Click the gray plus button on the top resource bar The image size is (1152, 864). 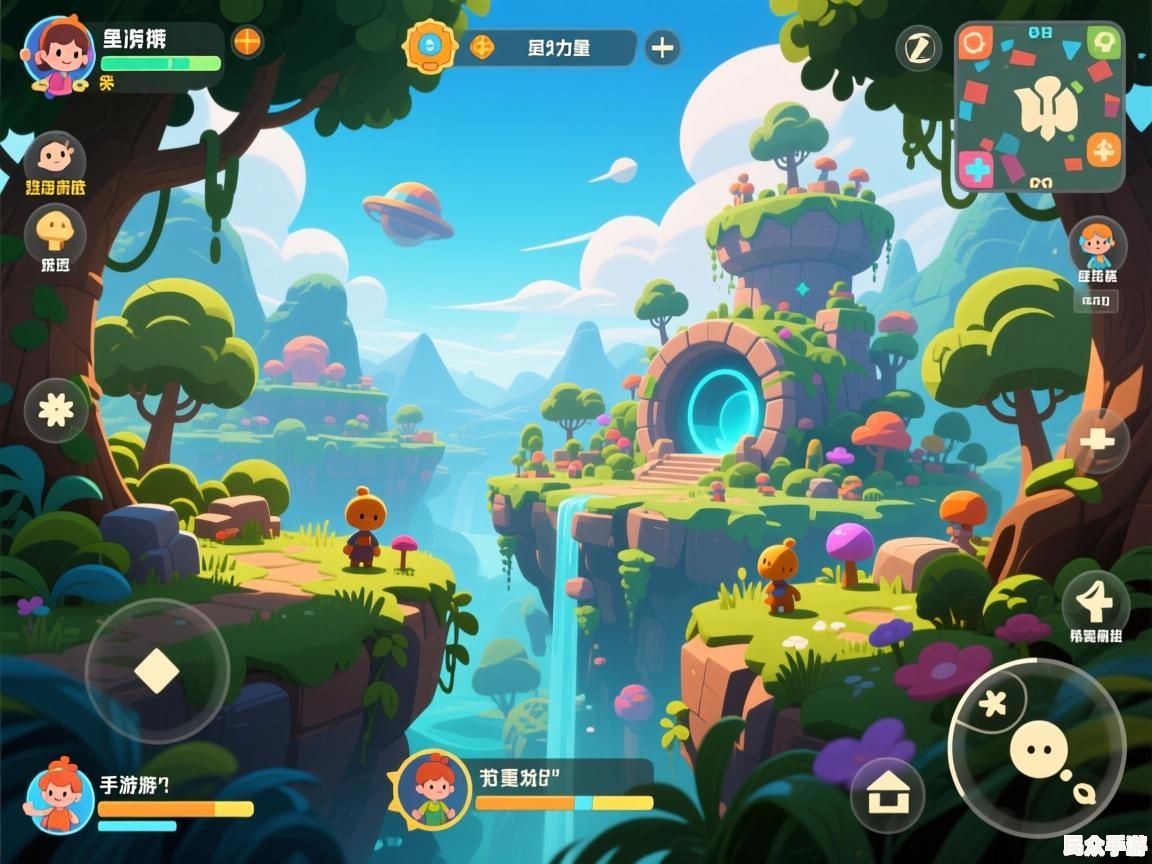(x=662, y=47)
